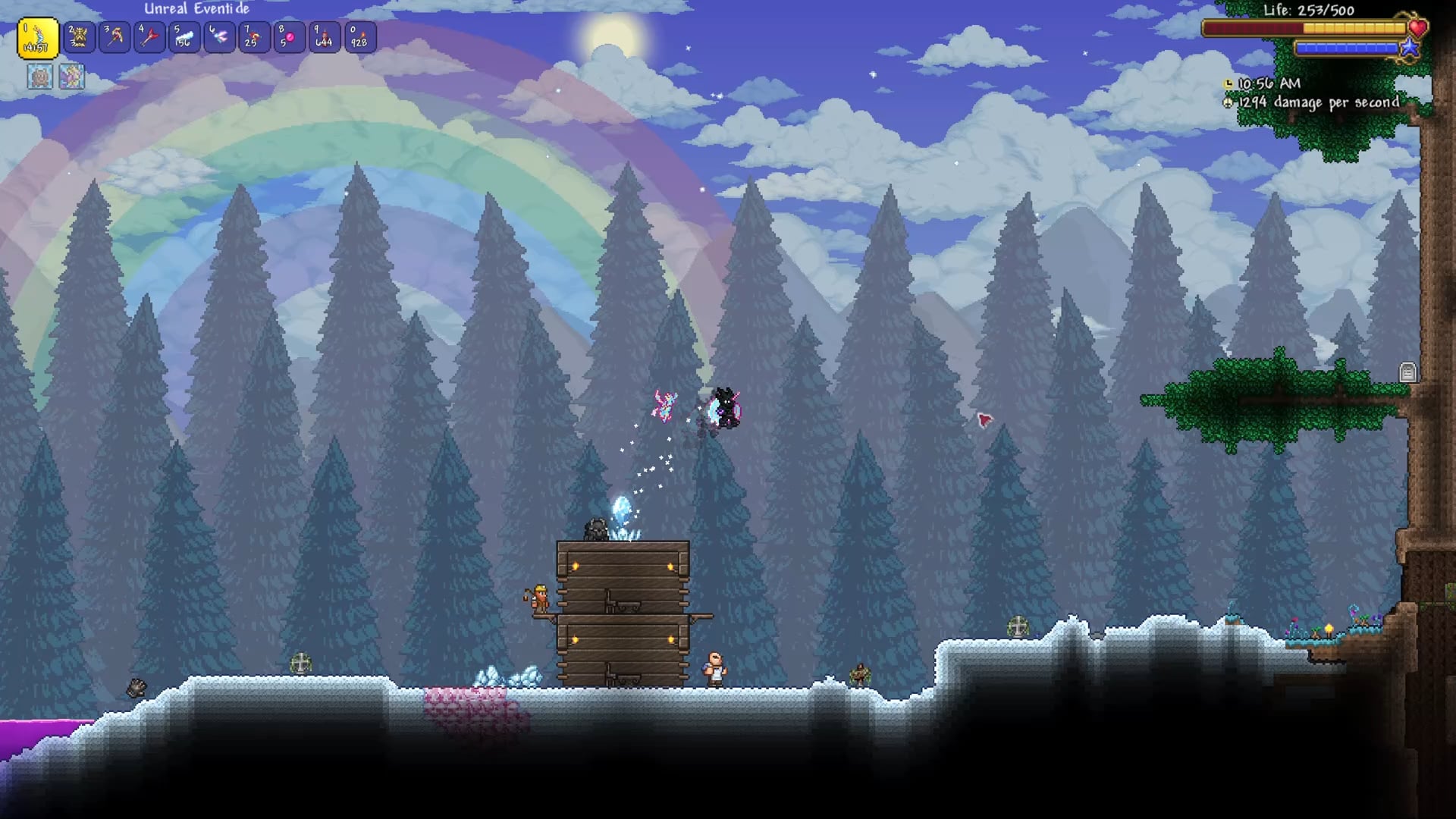Click the fairy buff icon
The height and width of the screenshot is (819, 1456).
(x=72, y=77)
